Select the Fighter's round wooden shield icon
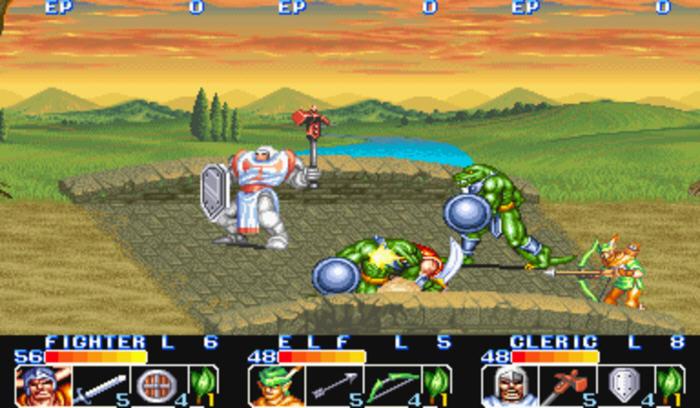The width and height of the screenshot is (700, 408). click(155, 386)
